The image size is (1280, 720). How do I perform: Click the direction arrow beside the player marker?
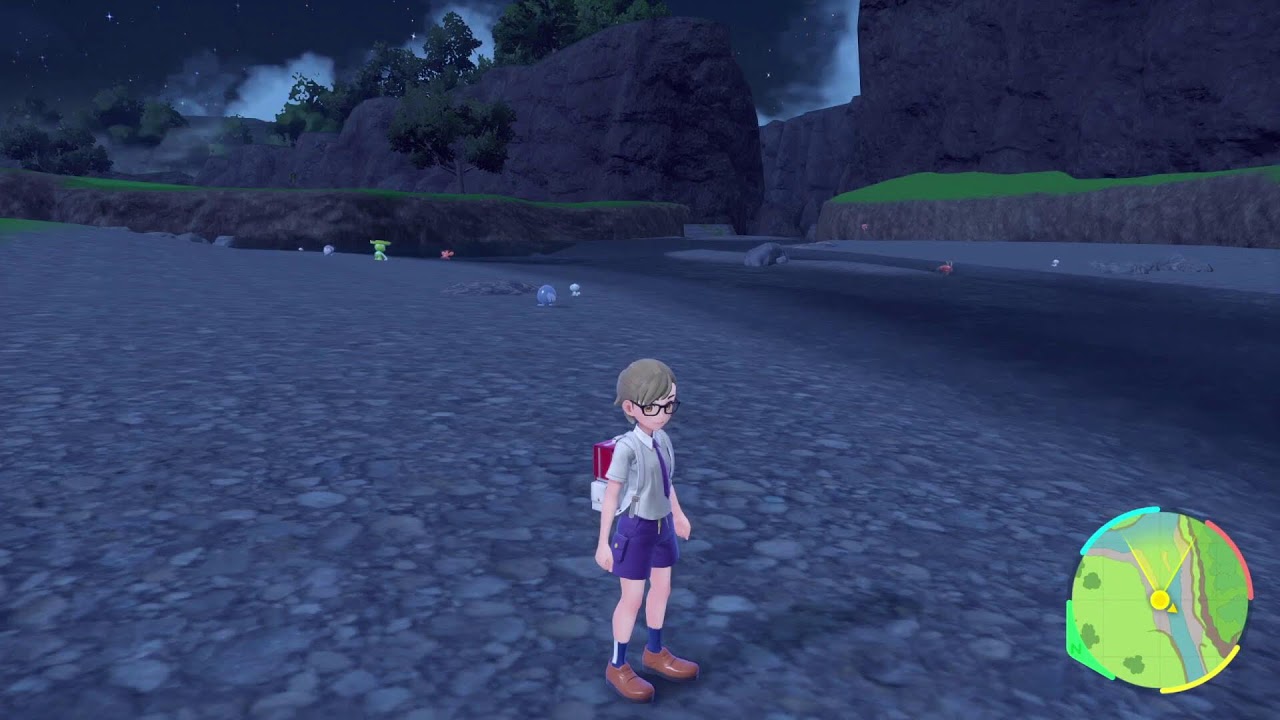pos(1172,608)
